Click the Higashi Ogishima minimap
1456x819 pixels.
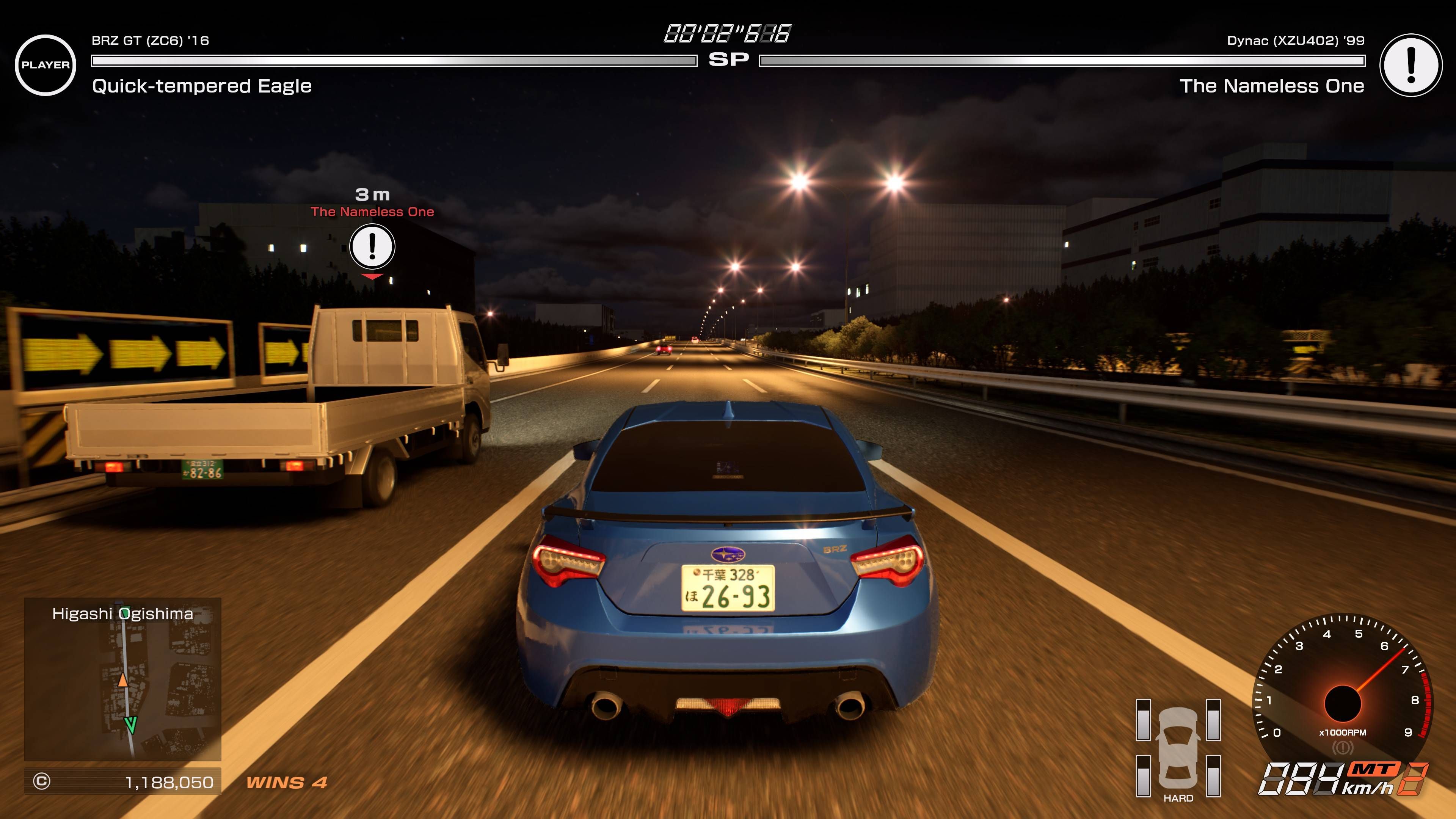point(122,679)
